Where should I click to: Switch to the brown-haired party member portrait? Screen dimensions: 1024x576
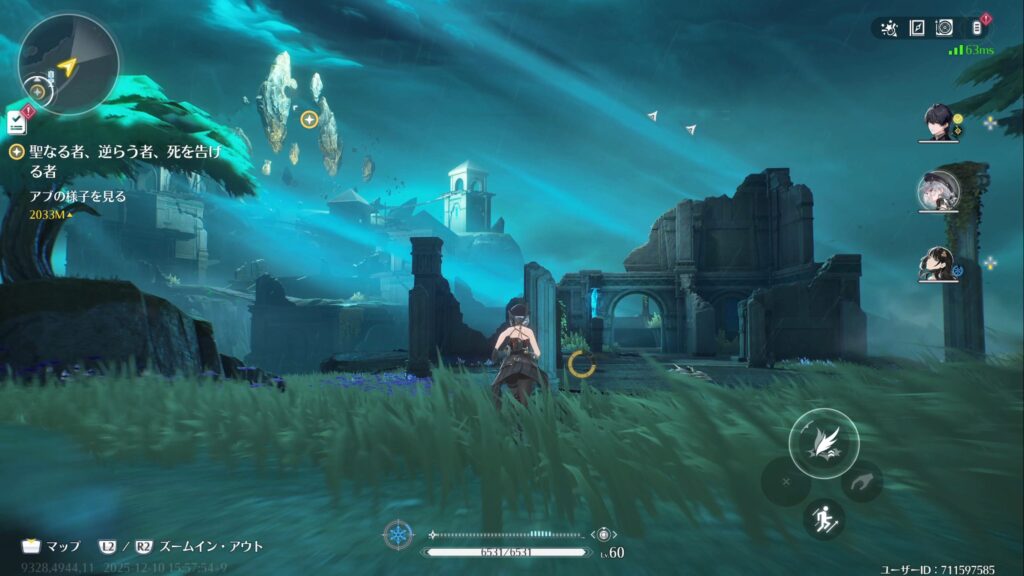940,263
